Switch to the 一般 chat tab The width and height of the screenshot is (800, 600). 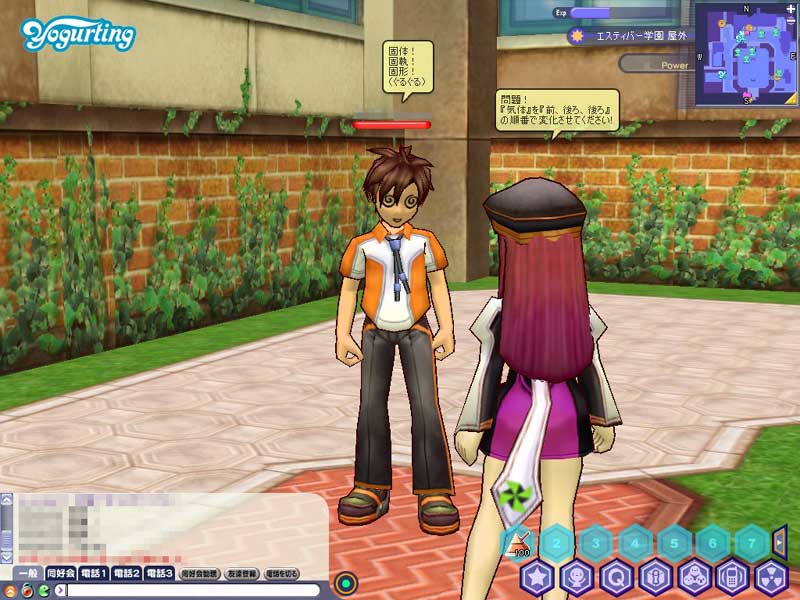[x=29, y=573]
